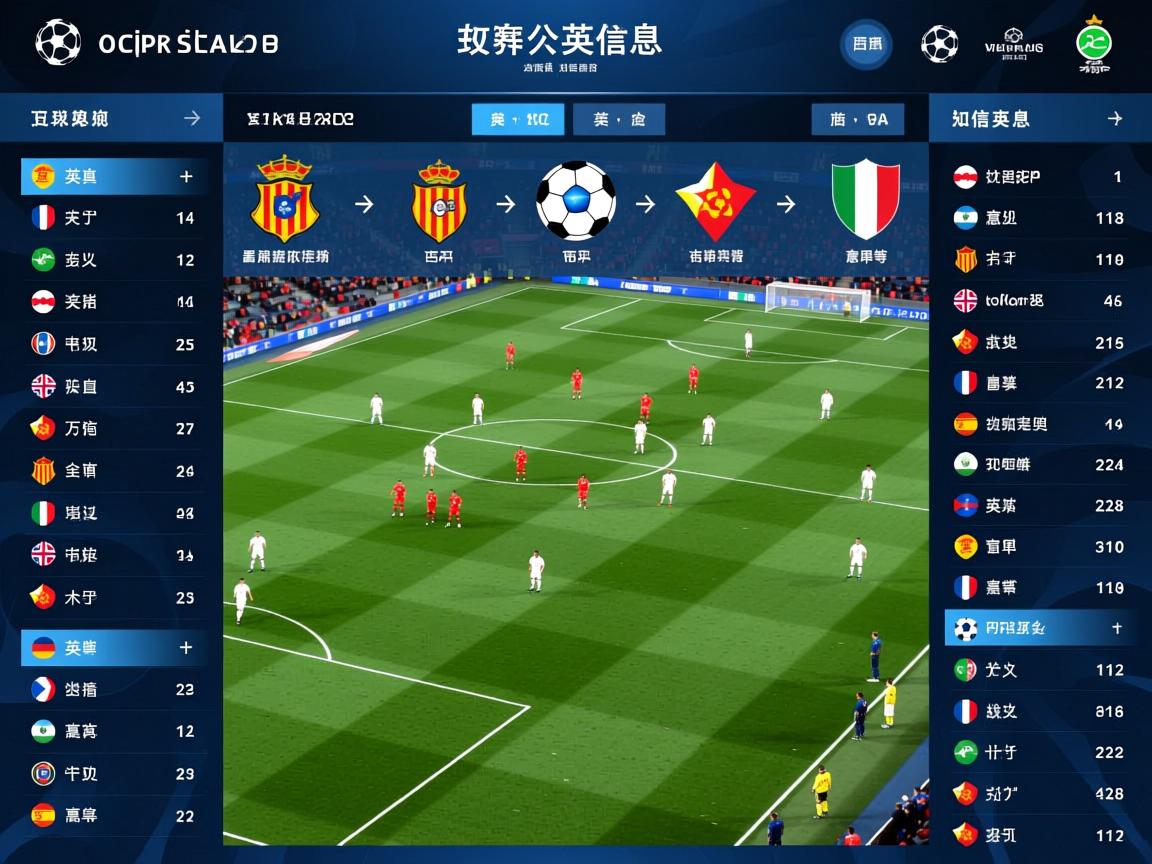Select the right list row showing 428
Viewport: 1152px width, 864px height.
[1038, 793]
